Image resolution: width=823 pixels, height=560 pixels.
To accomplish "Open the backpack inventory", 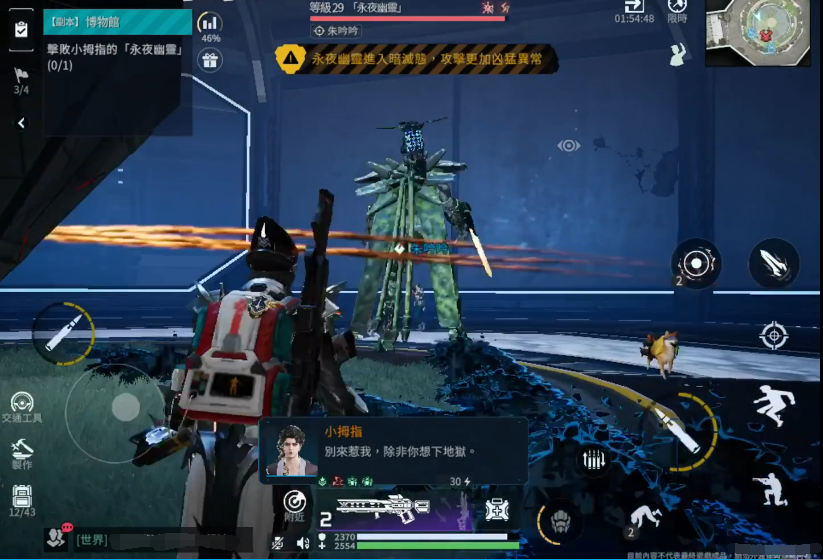I will click(x=22, y=497).
